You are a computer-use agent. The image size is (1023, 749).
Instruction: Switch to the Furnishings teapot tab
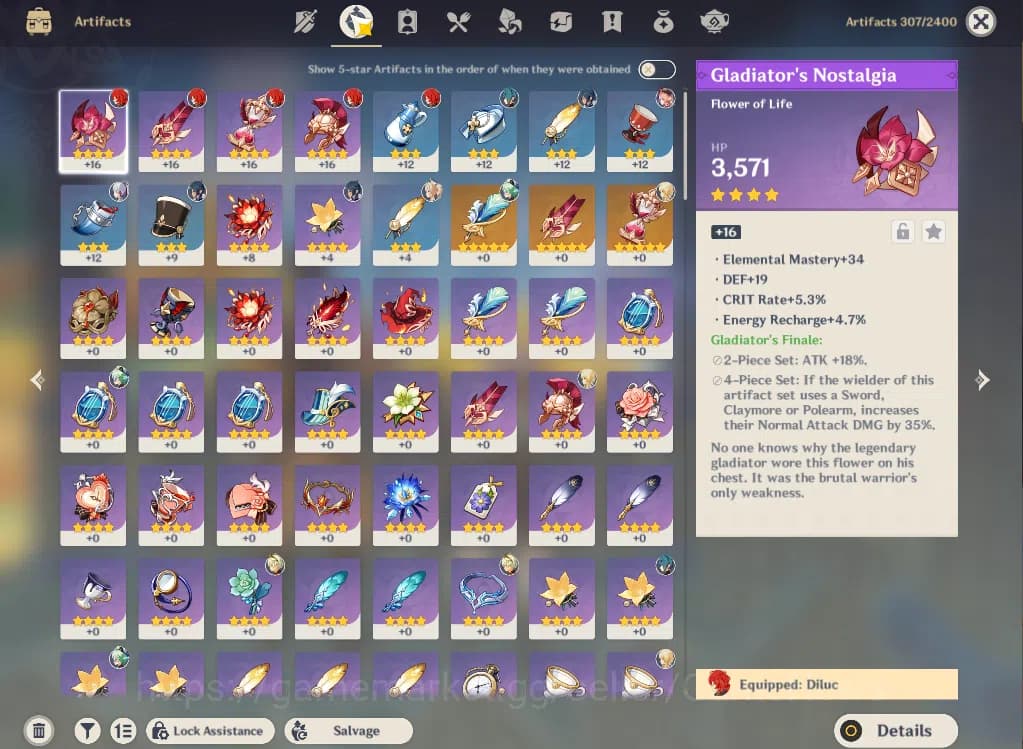coord(714,21)
